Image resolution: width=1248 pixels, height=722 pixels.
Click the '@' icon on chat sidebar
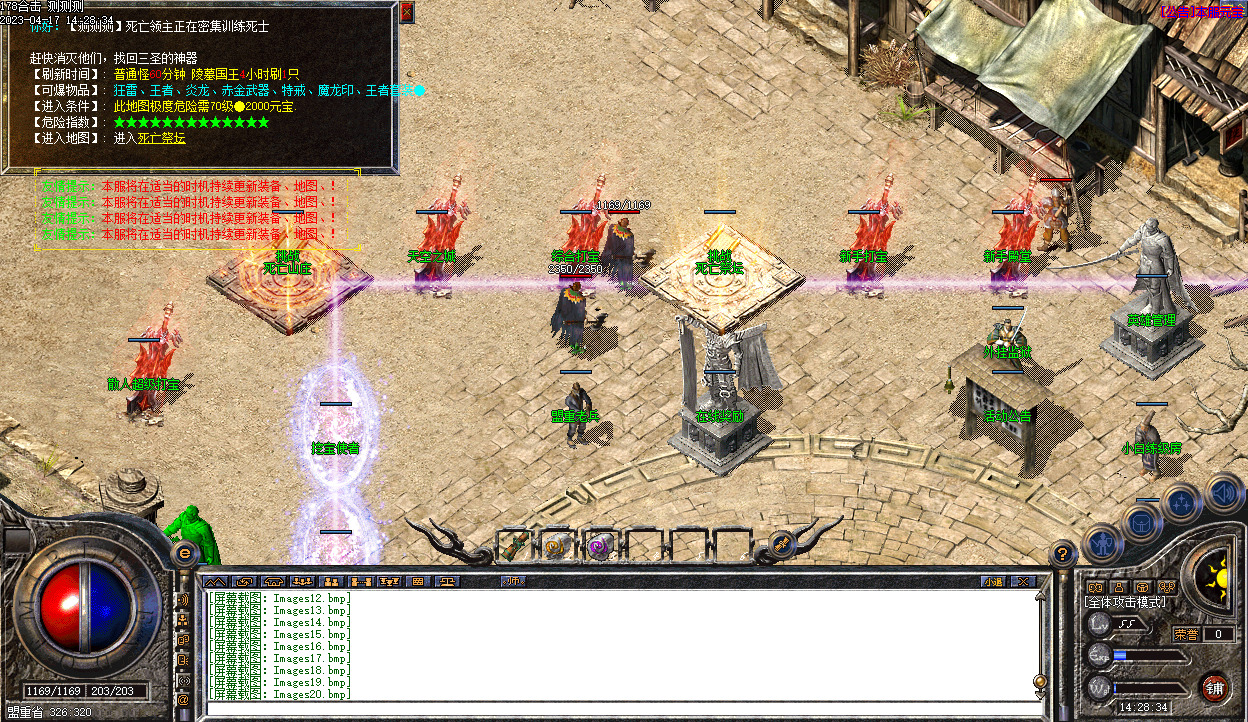click(183, 701)
